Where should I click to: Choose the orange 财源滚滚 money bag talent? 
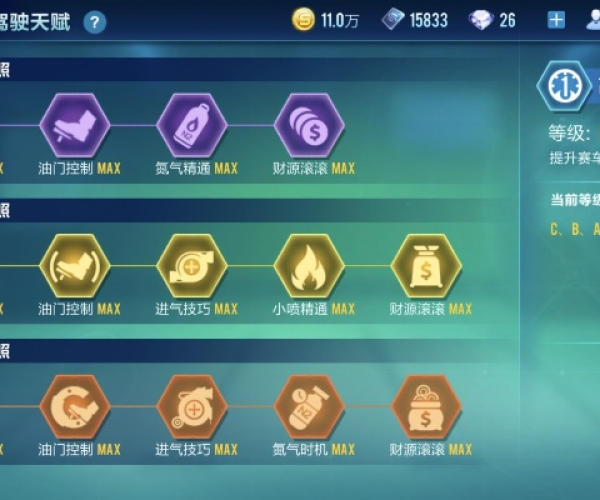(427, 407)
